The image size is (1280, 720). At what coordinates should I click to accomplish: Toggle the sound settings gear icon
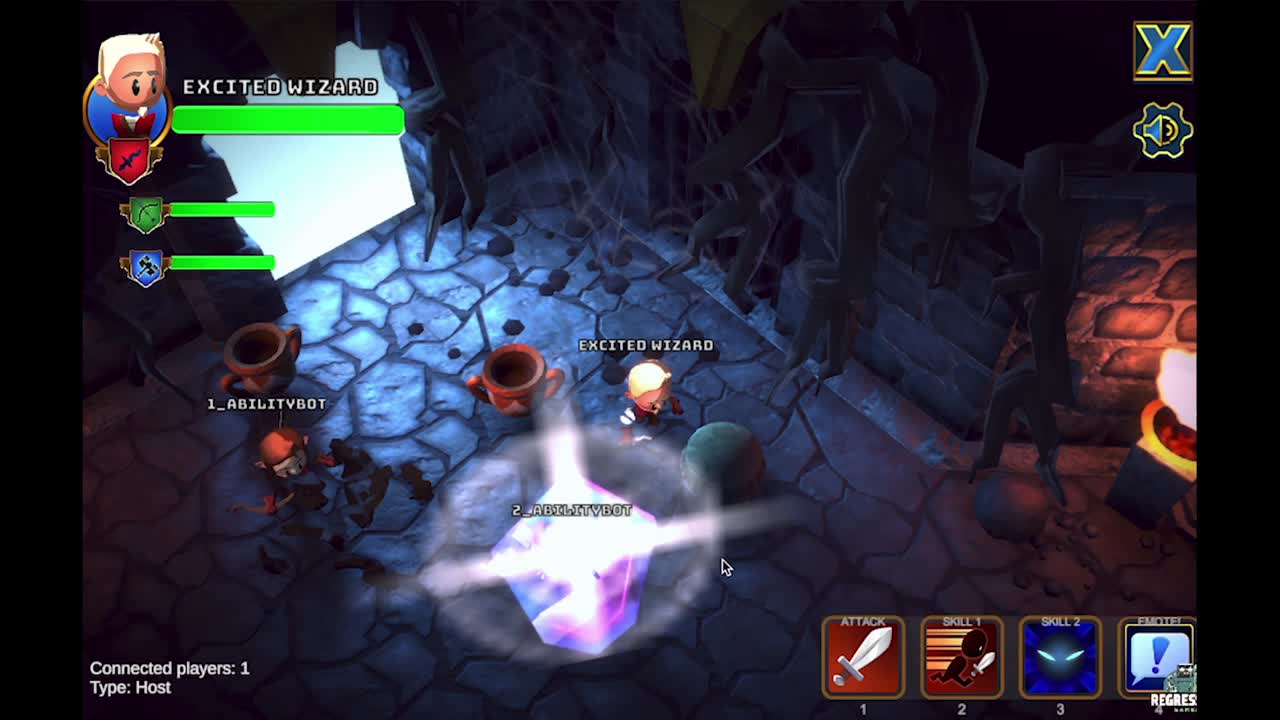(x=1162, y=130)
